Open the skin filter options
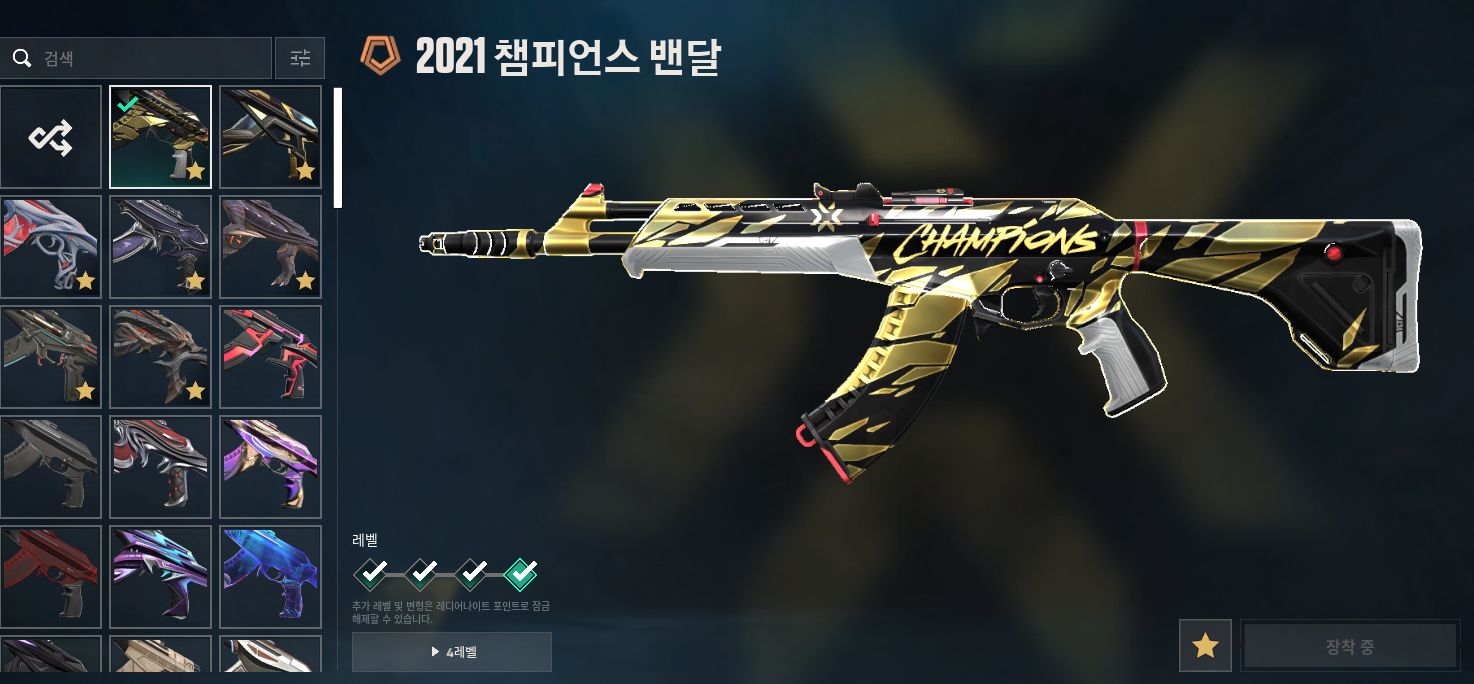The image size is (1474, 684). [300, 59]
